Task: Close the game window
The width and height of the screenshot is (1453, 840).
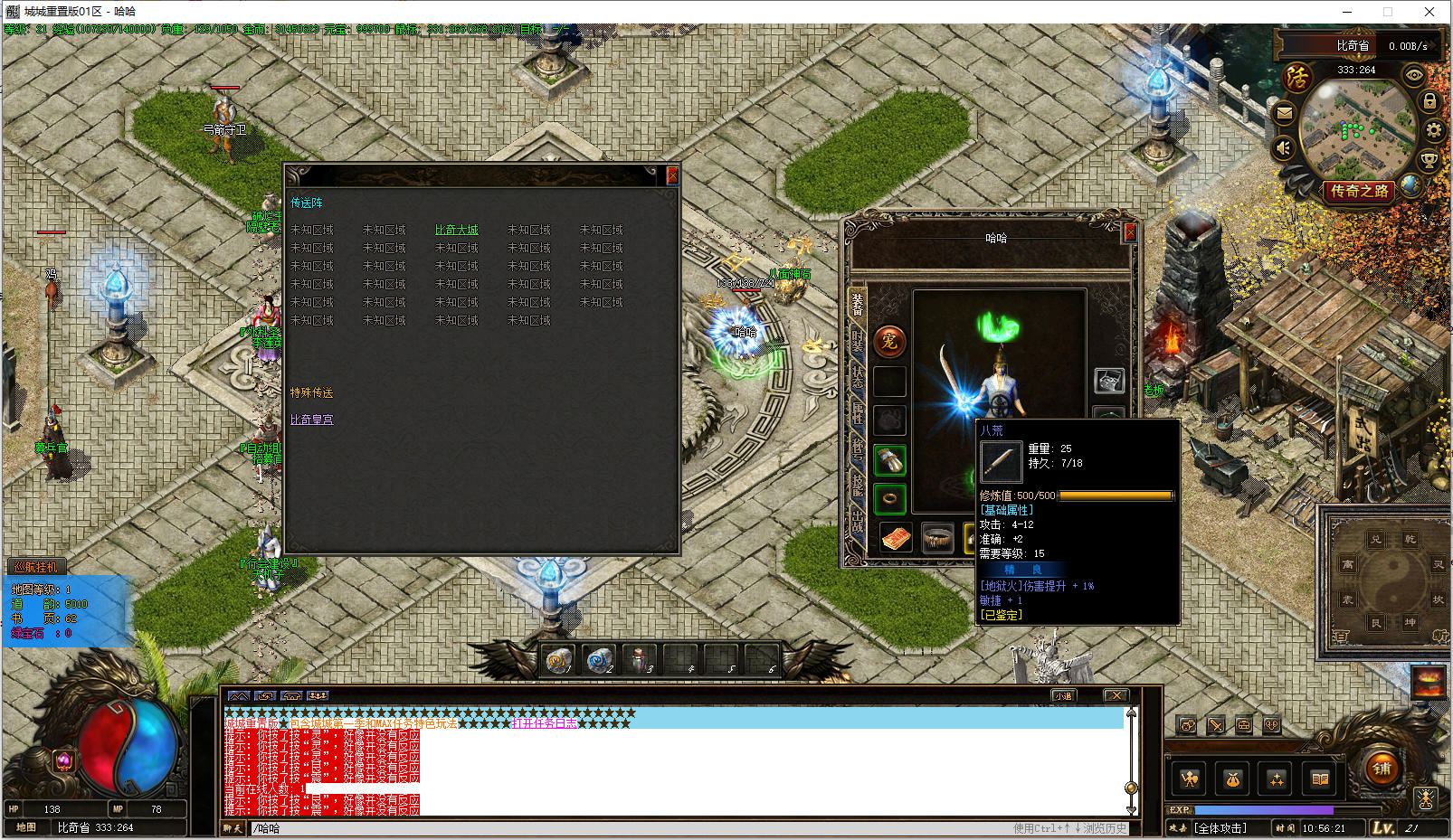Action: coord(1429,12)
